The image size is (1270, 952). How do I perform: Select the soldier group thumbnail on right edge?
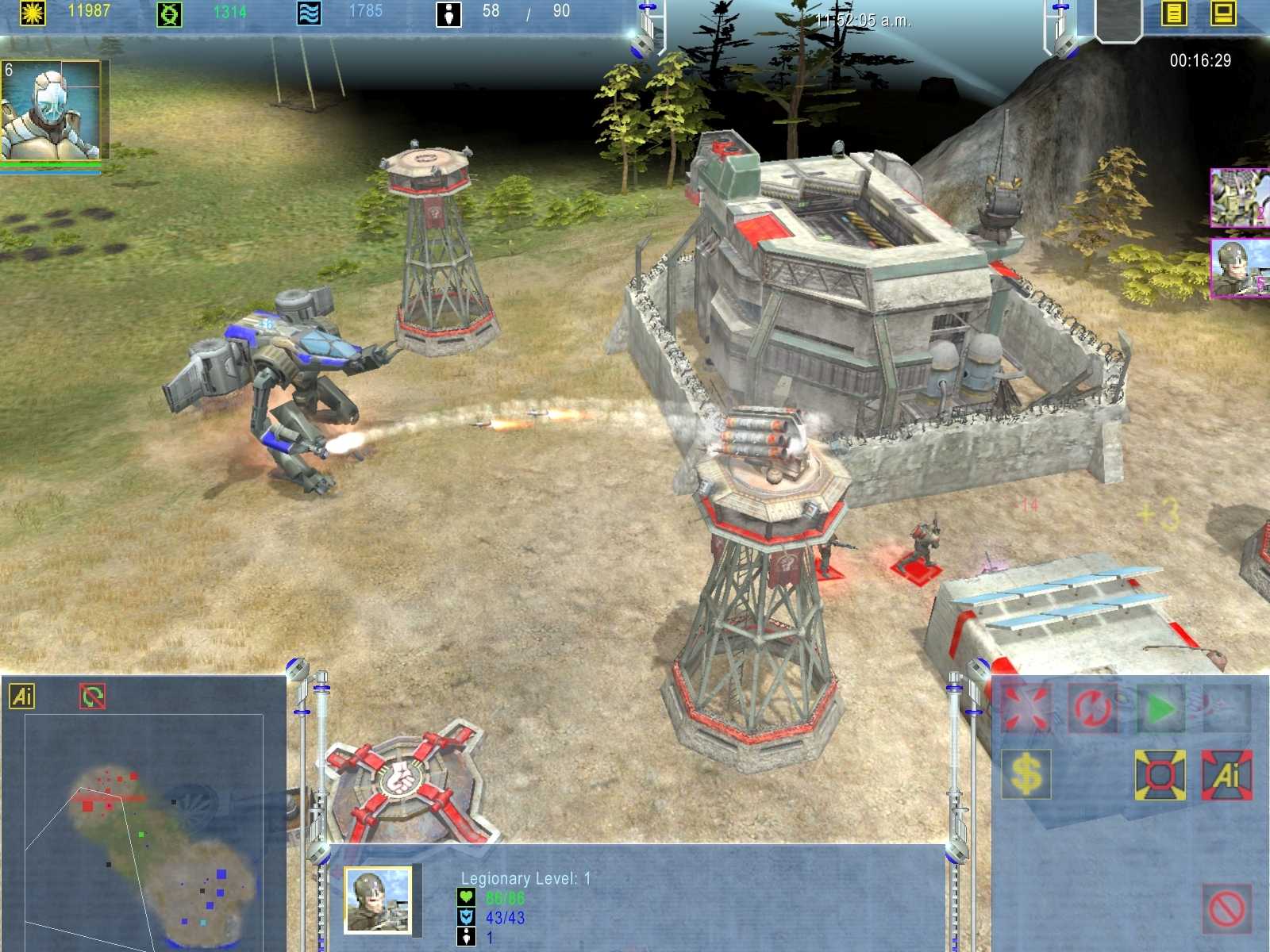pyautogui.click(x=1239, y=269)
